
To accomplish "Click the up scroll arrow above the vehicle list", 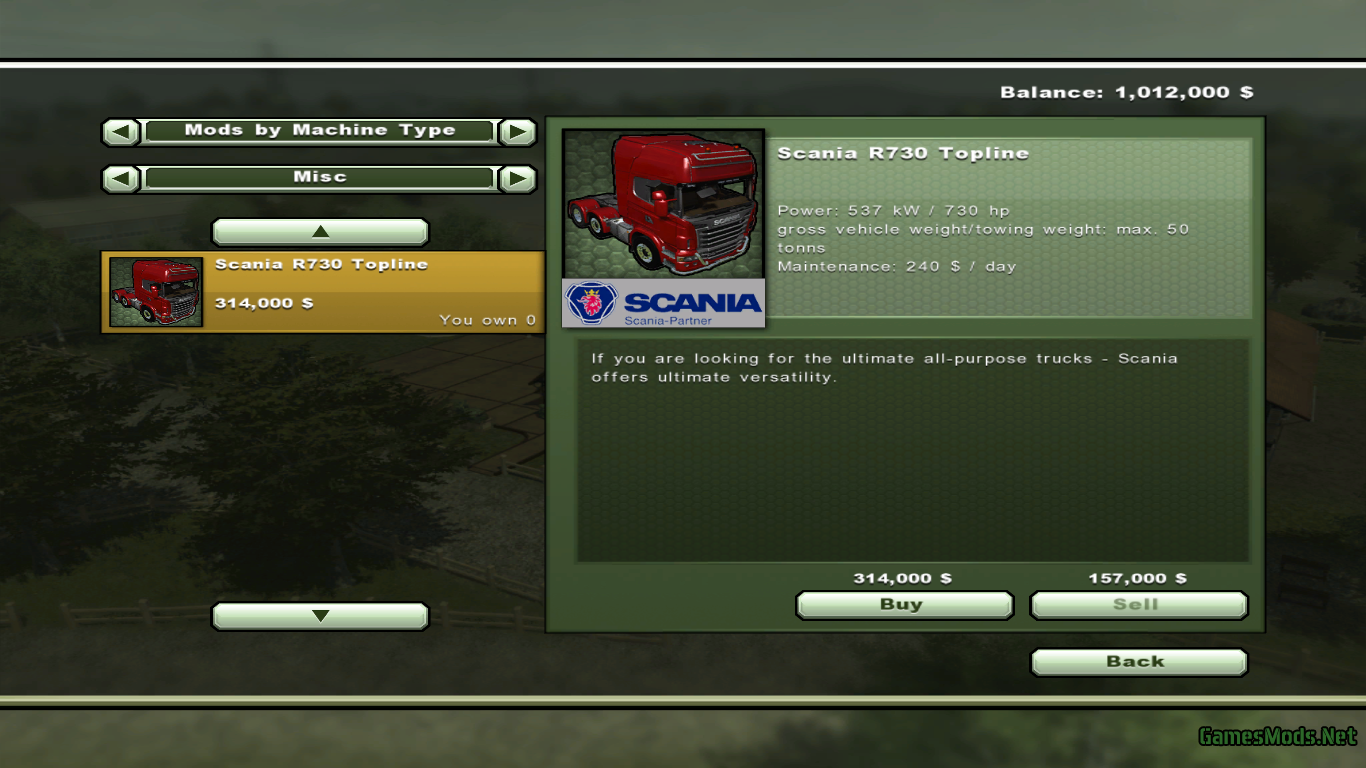I will pos(320,231).
